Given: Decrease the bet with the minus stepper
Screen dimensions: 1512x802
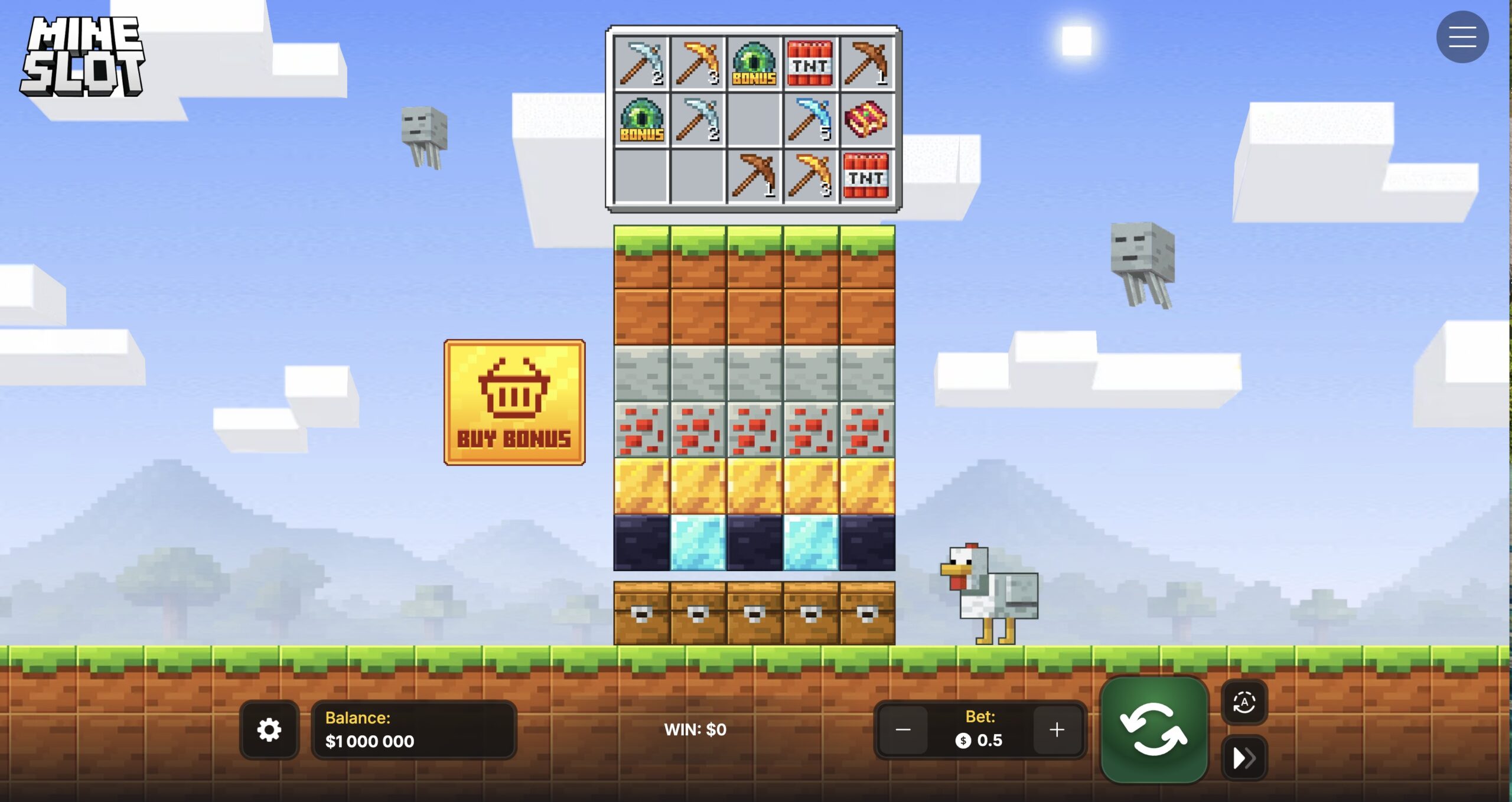Looking at the screenshot, I should point(904,730).
